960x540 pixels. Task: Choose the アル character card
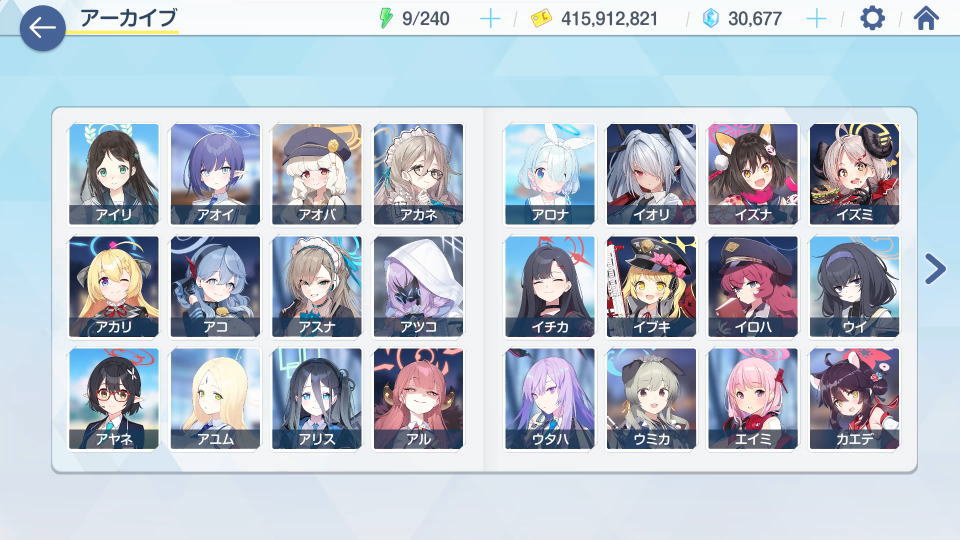pos(418,398)
